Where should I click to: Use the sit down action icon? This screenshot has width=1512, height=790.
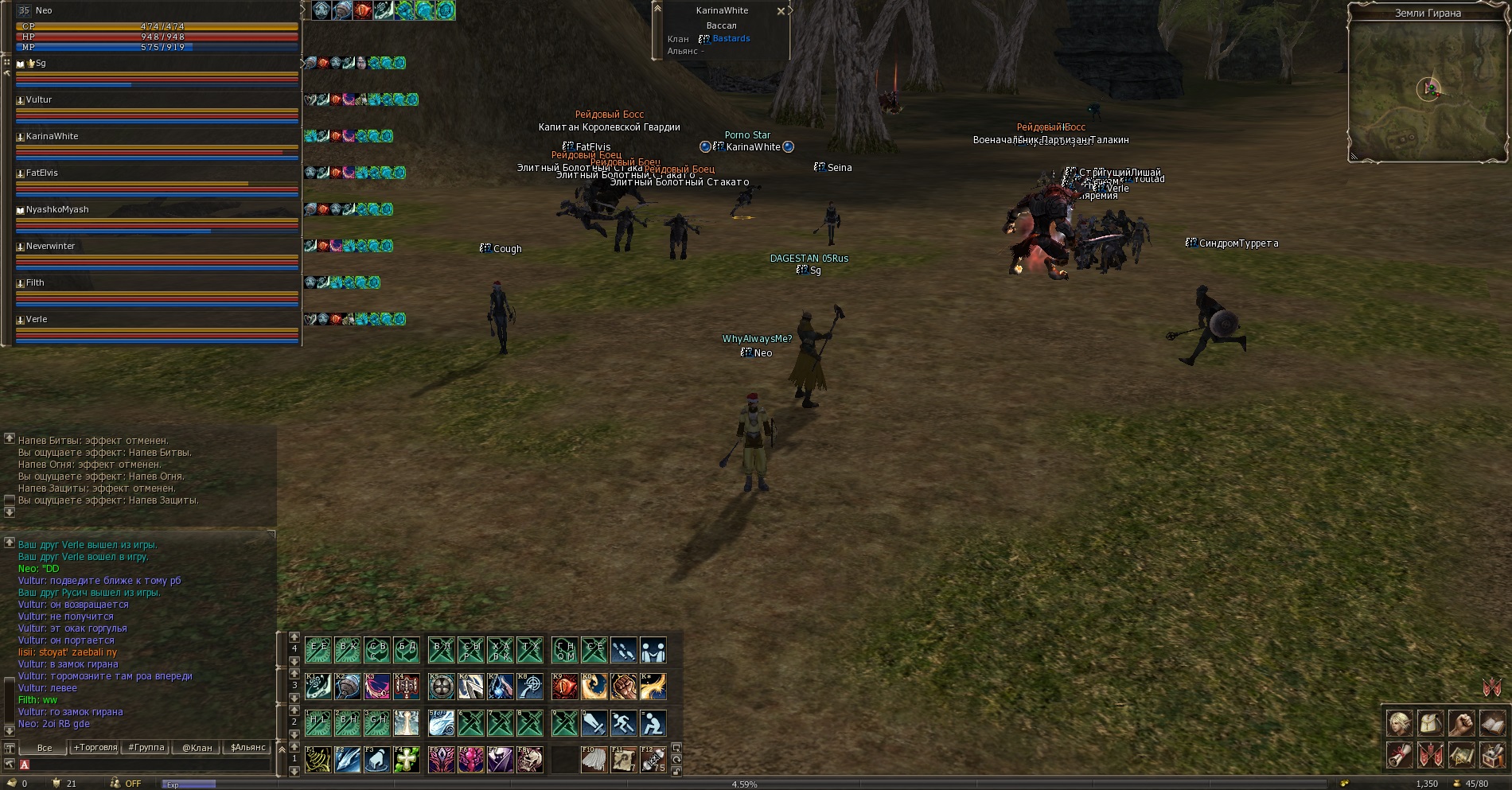point(653,723)
